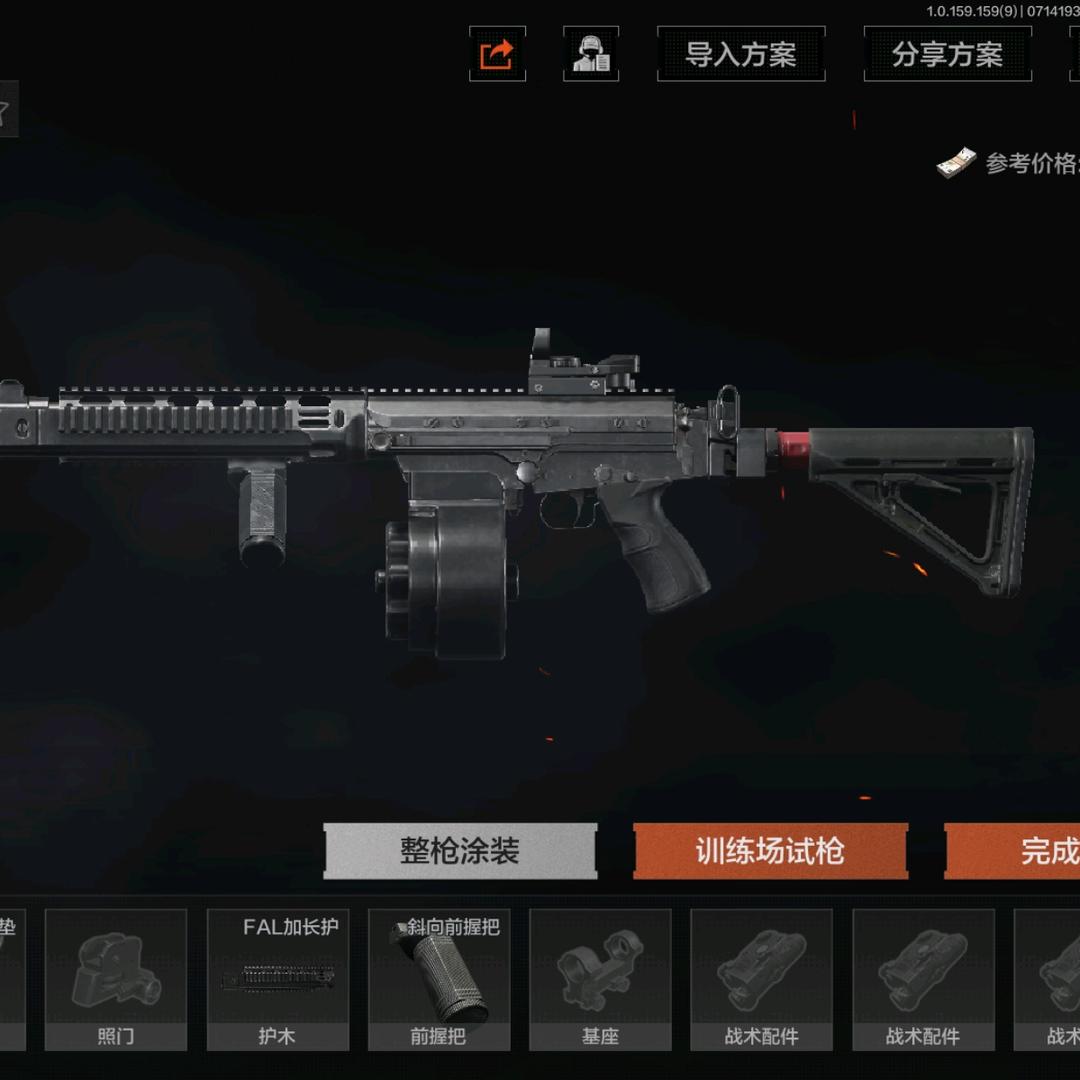Viewport: 1080px width, 1080px height.
Task: Select the 照门 rear sight slot
Action: point(116,980)
